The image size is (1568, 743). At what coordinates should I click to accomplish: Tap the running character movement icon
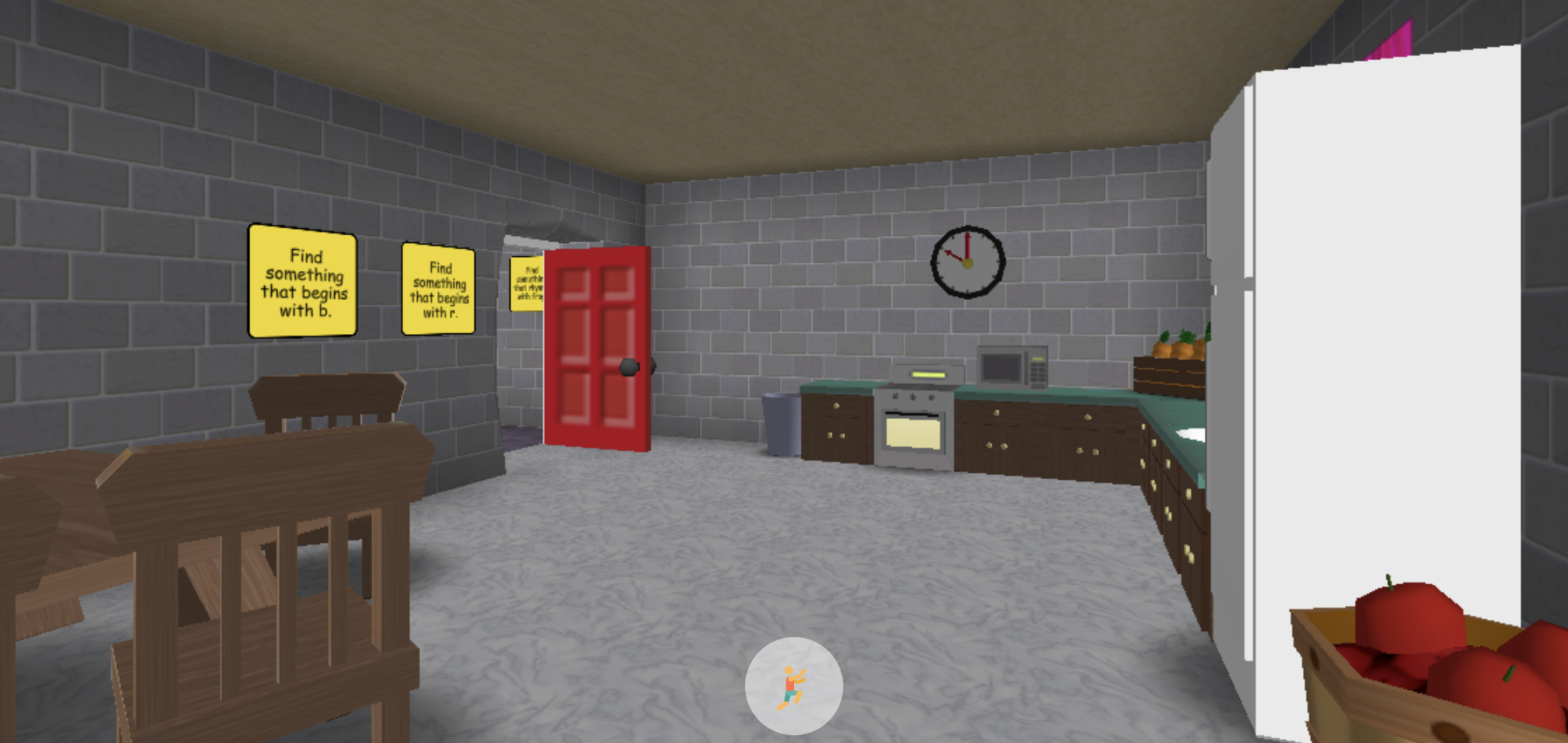[x=793, y=684]
